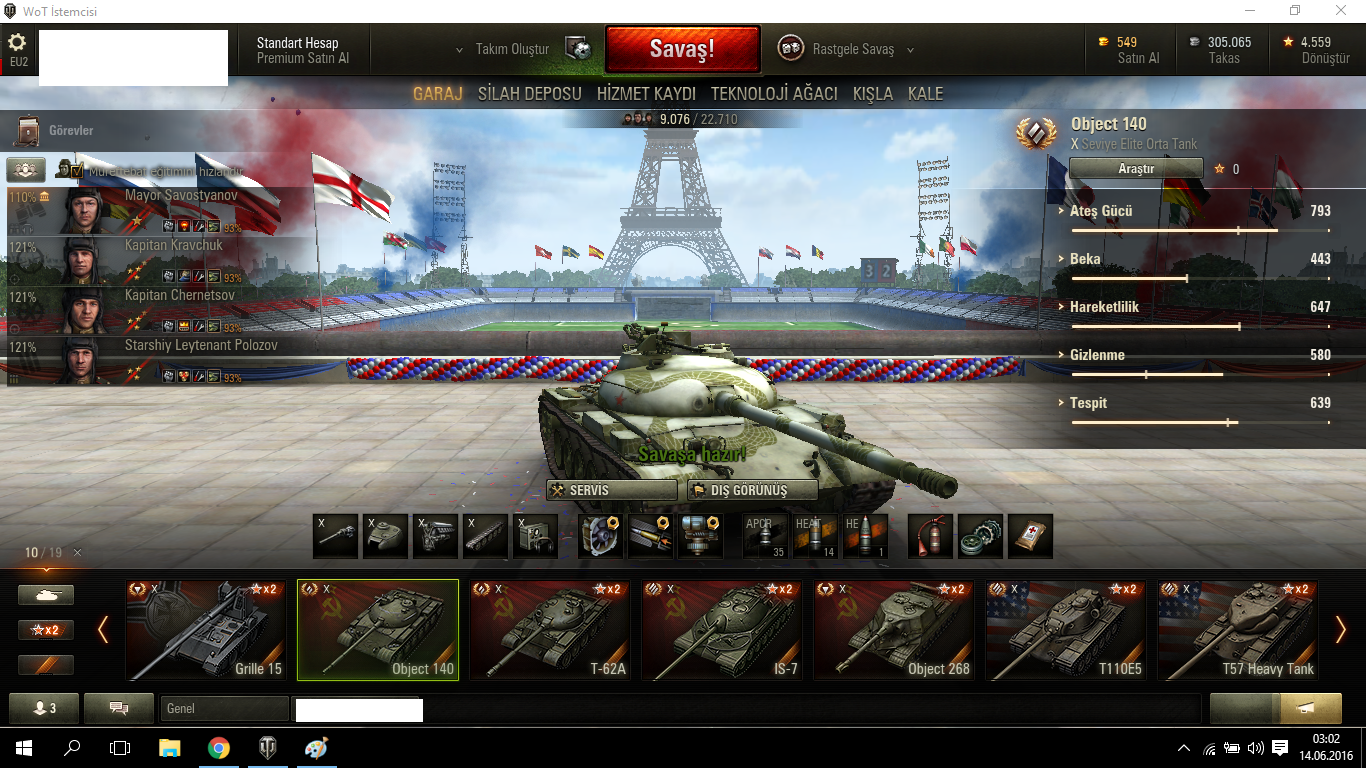Start the battle with the Savaş! button

682,49
